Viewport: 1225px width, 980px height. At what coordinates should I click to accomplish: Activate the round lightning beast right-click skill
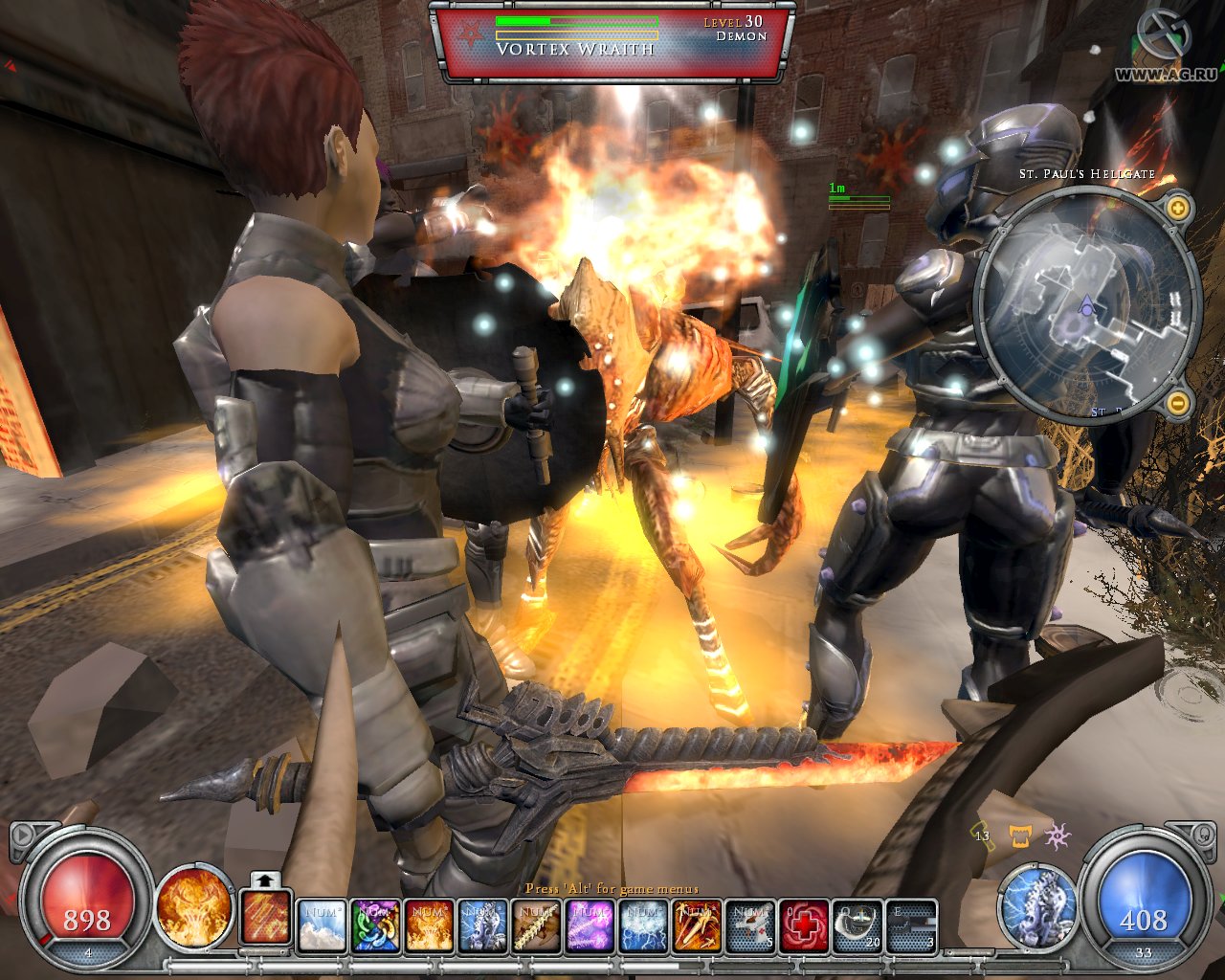[x=1038, y=905]
